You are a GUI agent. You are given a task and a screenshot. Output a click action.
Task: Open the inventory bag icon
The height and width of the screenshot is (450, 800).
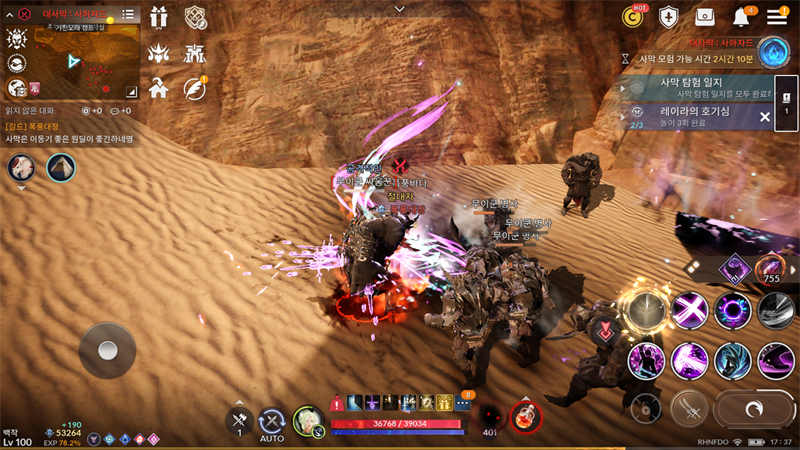point(705,17)
